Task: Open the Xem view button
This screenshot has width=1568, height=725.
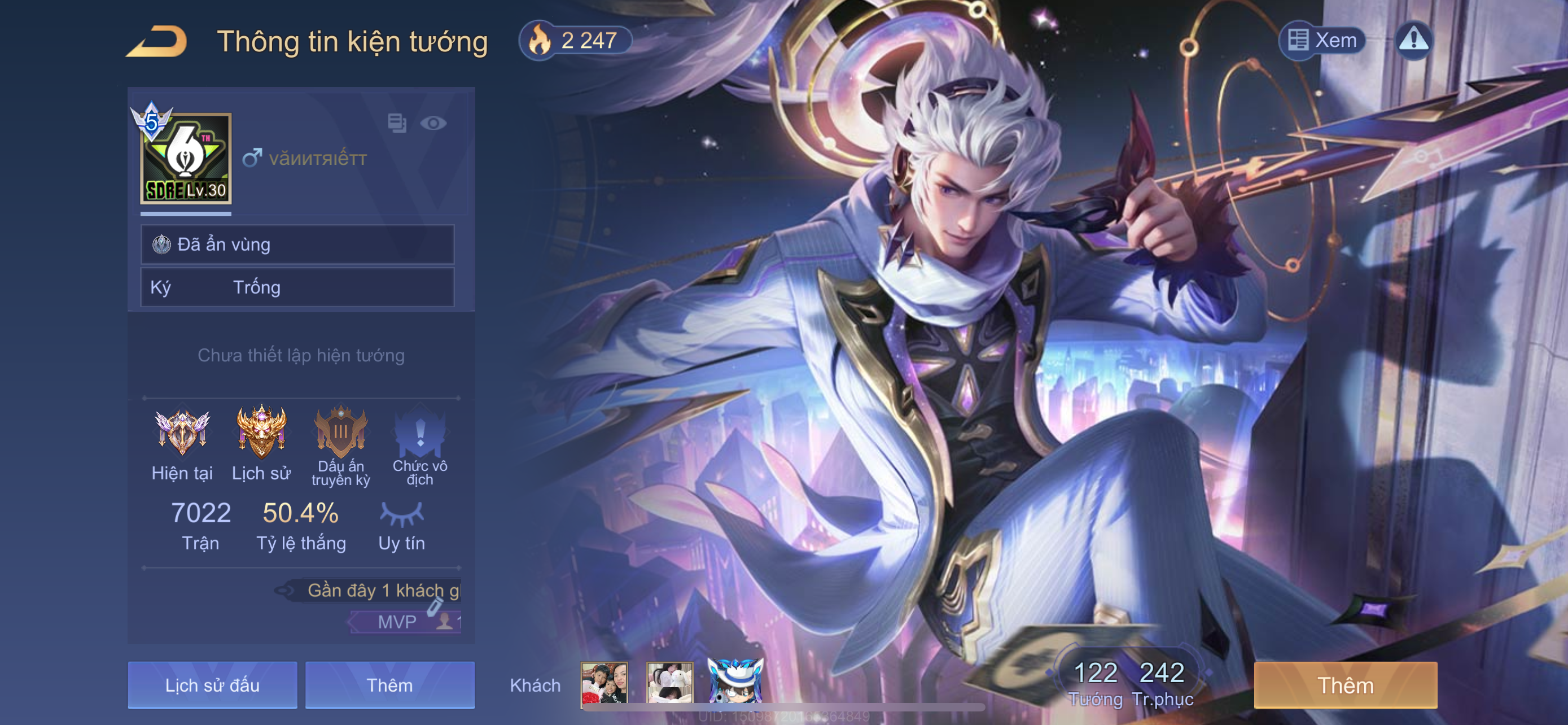Action: coord(1322,41)
